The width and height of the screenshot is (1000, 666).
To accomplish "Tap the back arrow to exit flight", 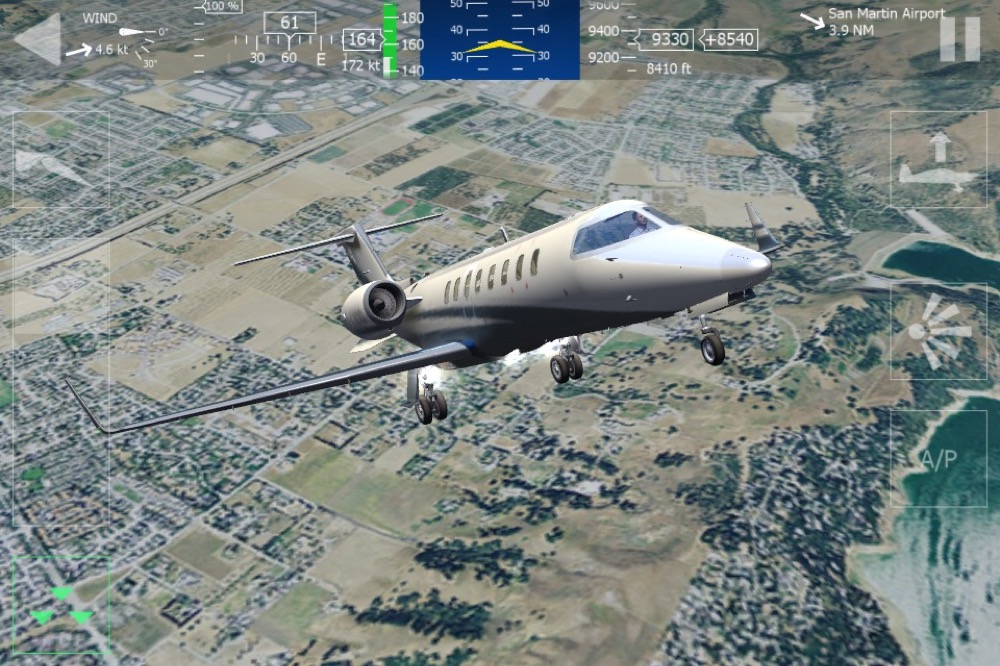I will click(x=39, y=40).
